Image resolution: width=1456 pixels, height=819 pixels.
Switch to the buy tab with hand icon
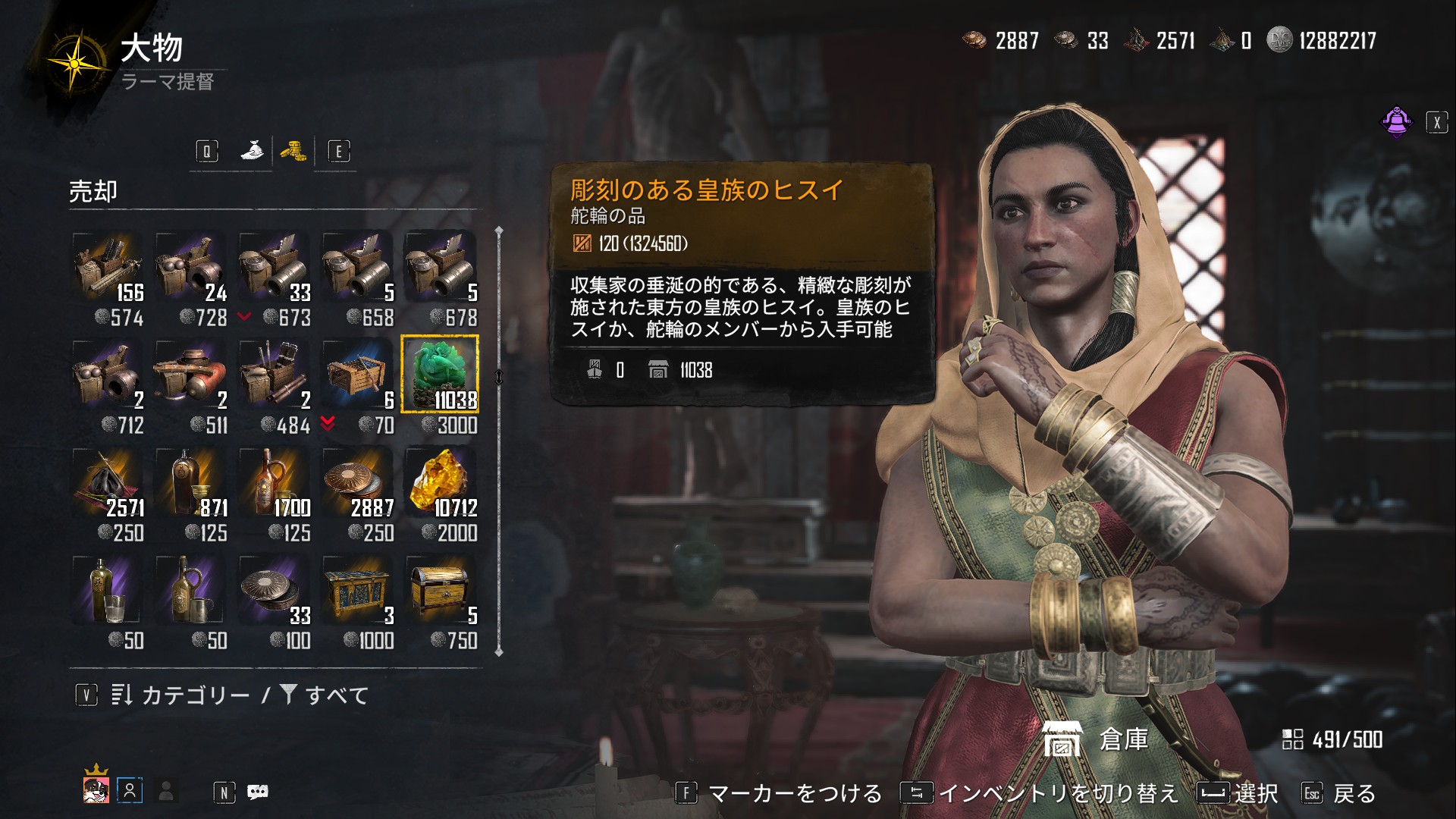coord(253,151)
